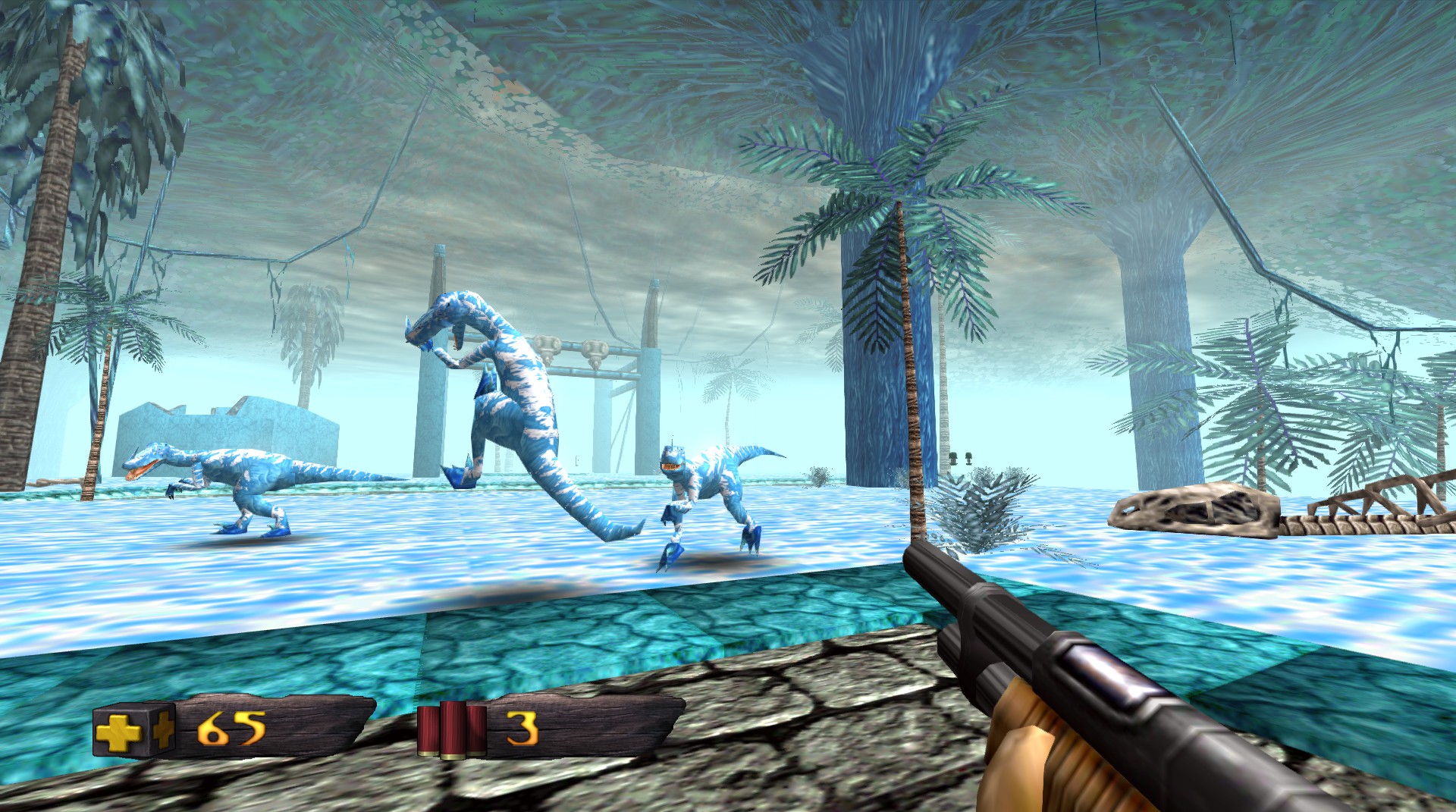1456x812 pixels.
Task: Click the yellow cross health icon
Action: tap(120, 730)
